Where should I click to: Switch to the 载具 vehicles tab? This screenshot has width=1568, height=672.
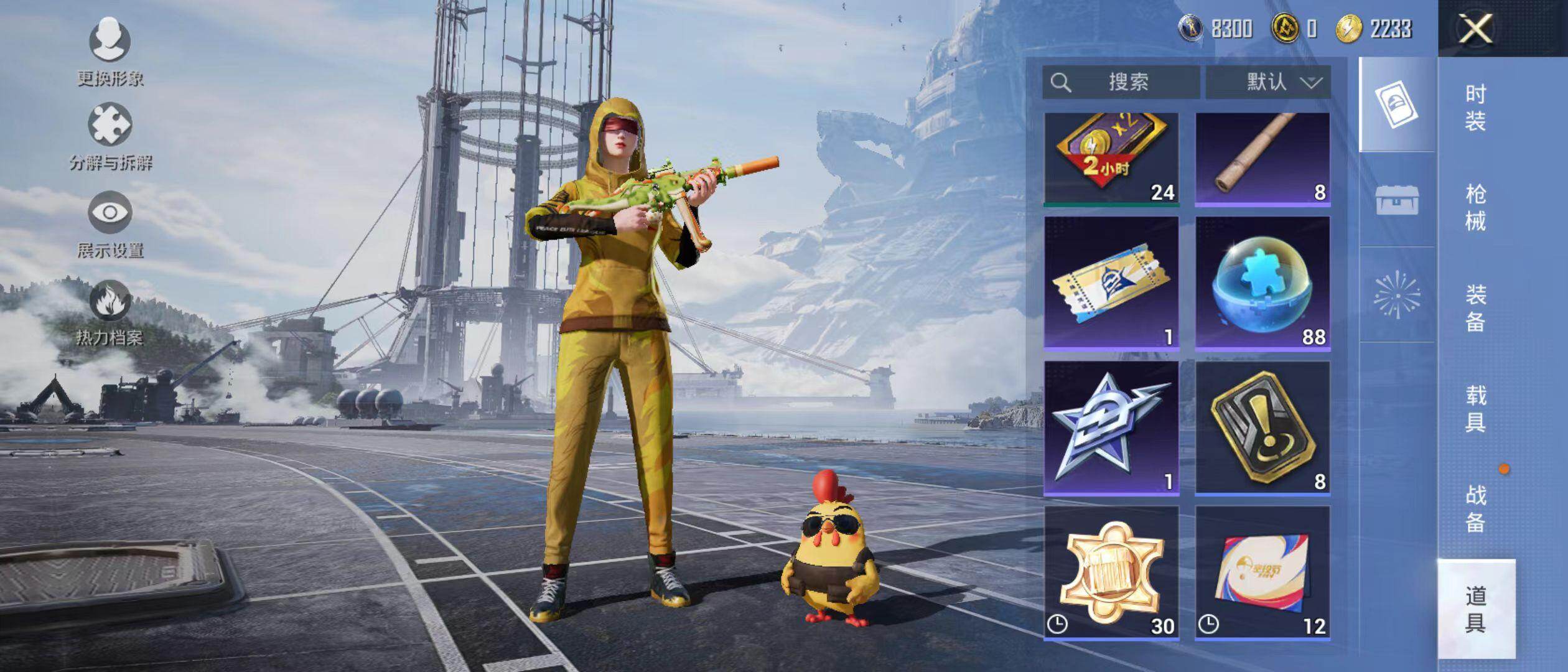[x=1475, y=409]
